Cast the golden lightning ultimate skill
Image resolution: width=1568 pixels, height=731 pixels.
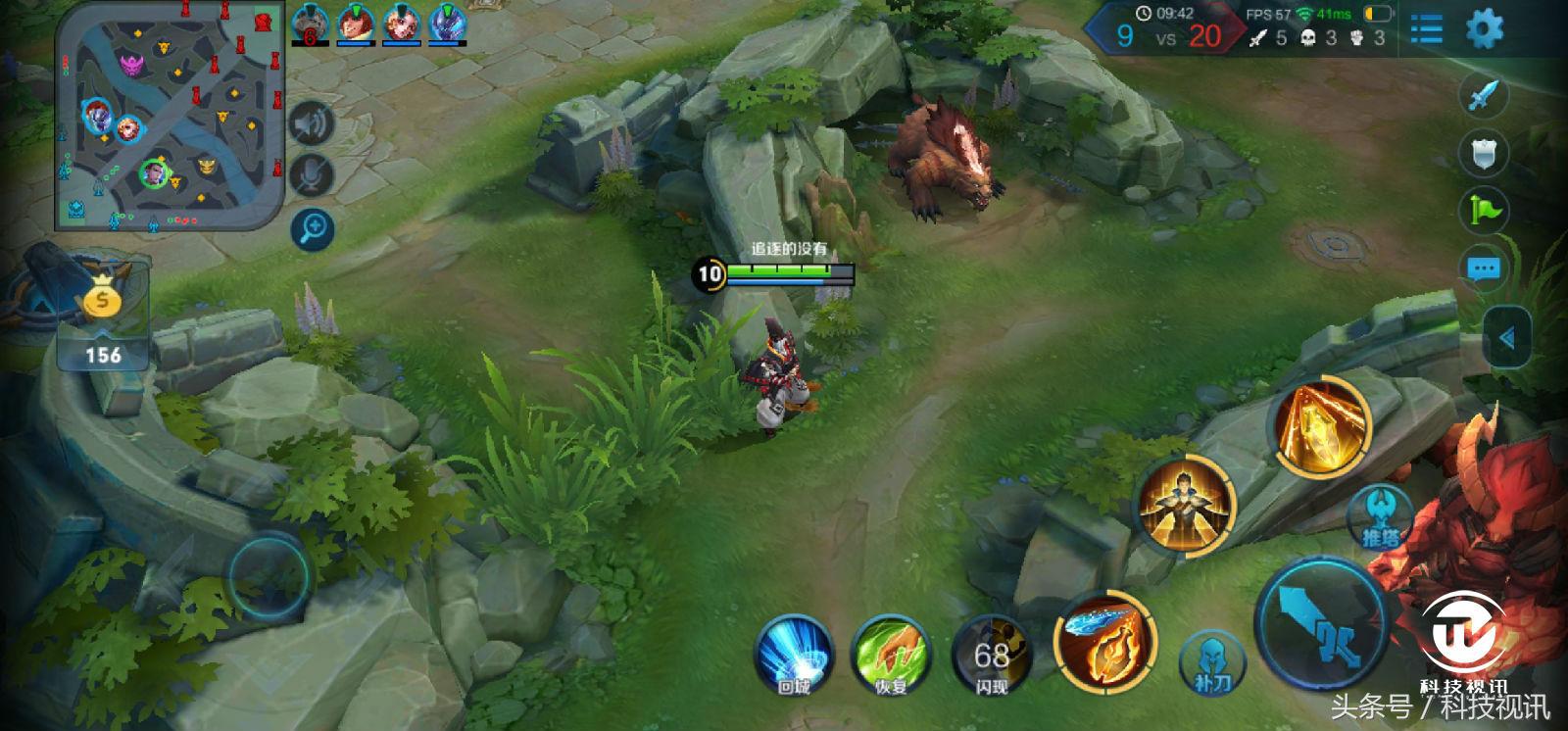1320,425
